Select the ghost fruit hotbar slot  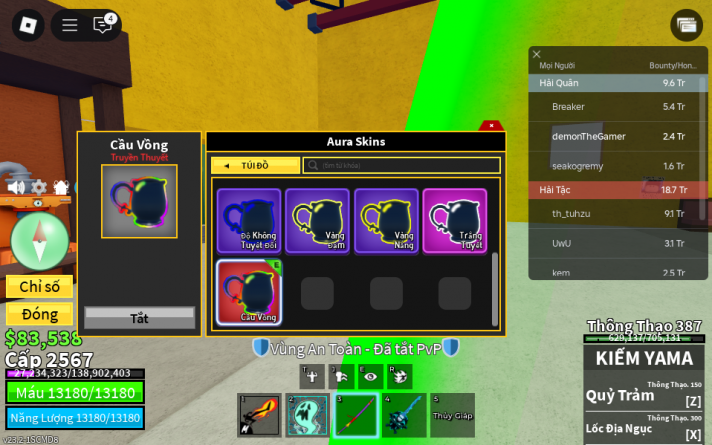point(306,415)
